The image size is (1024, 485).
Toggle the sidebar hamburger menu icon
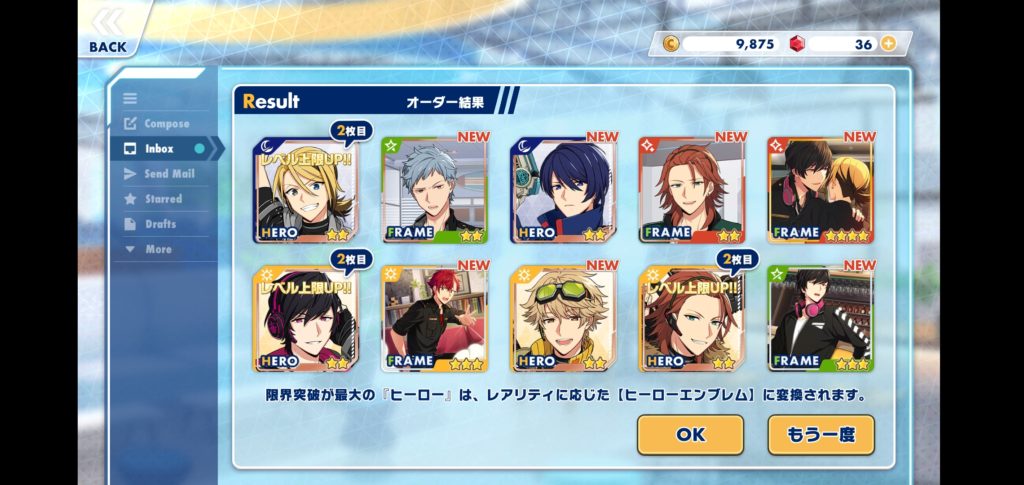click(130, 98)
